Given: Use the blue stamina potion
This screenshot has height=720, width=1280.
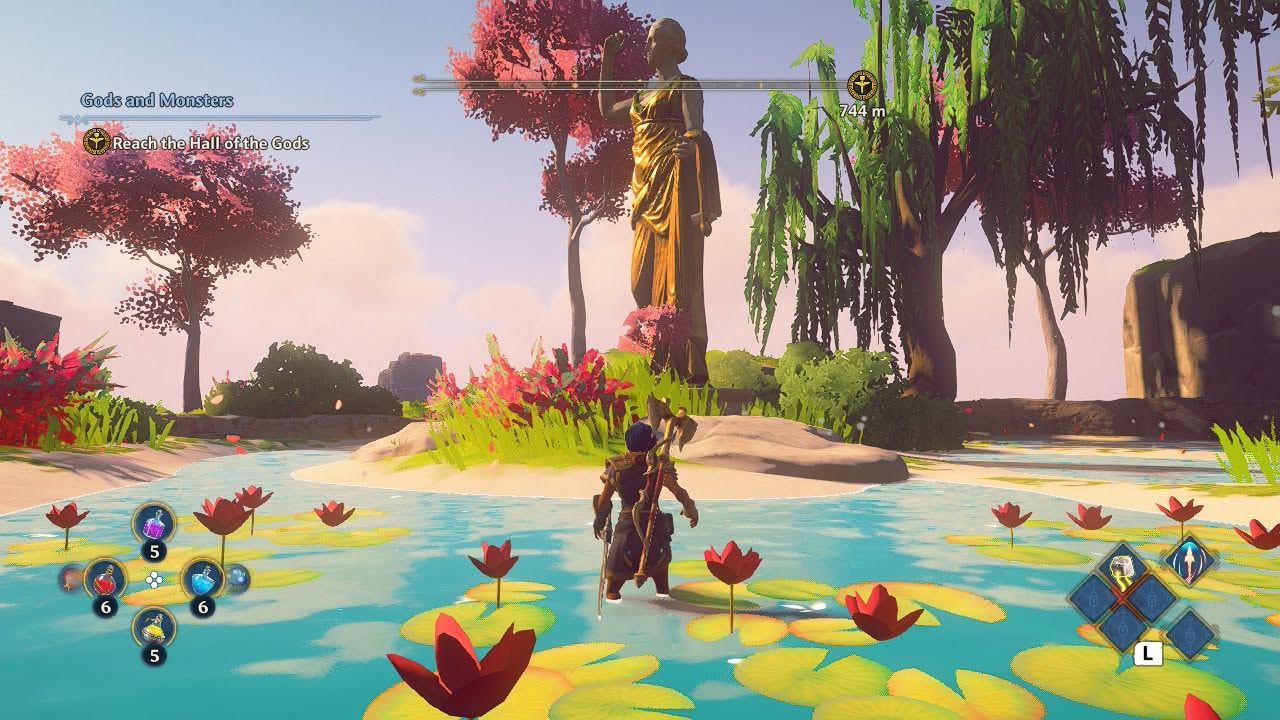Looking at the screenshot, I should [x=202, y=578].
